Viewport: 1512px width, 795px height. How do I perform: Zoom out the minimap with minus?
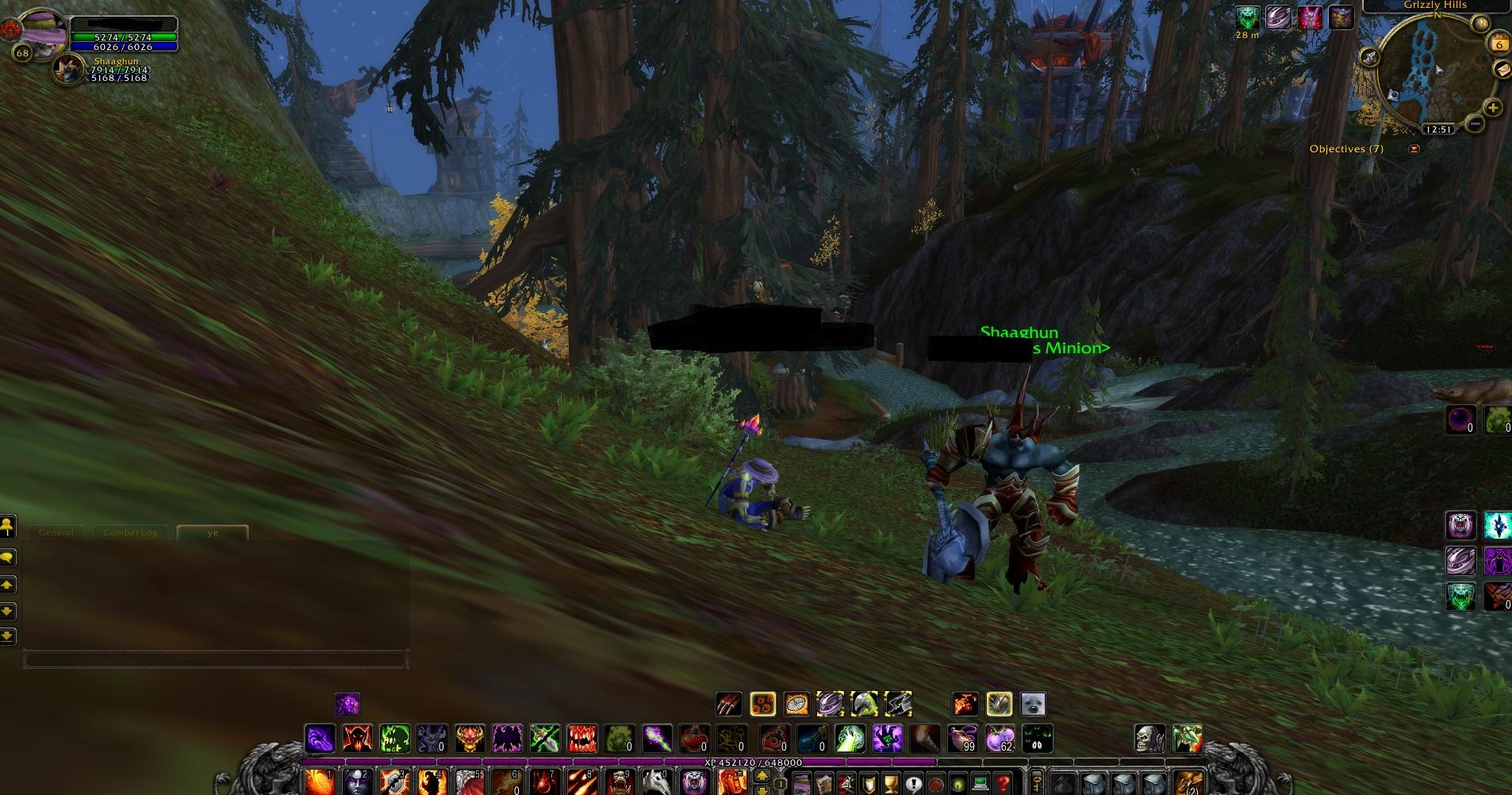pos(1475,124)
